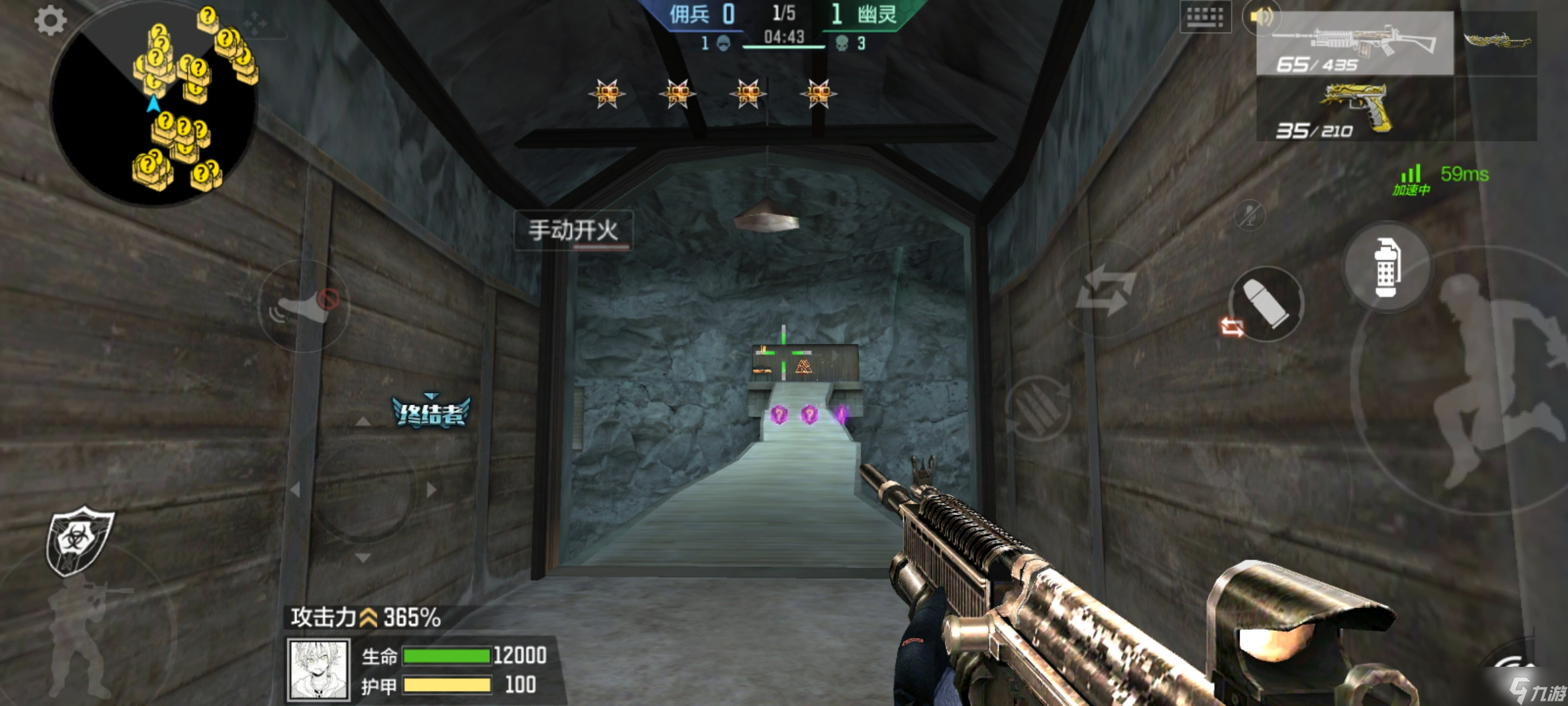Screen dimensions: 1568x706
Task: Reload using the bullet button
Action: pos(1266,303)
